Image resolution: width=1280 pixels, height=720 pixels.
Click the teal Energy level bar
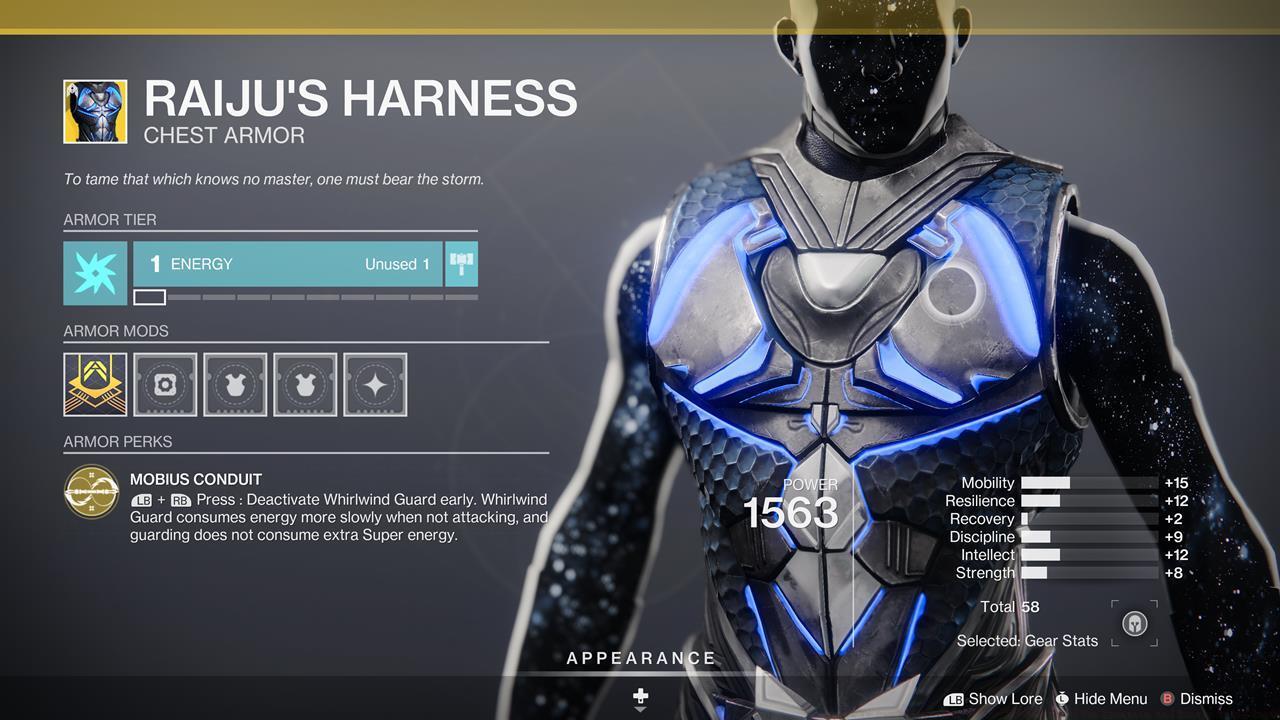point(285,264)
